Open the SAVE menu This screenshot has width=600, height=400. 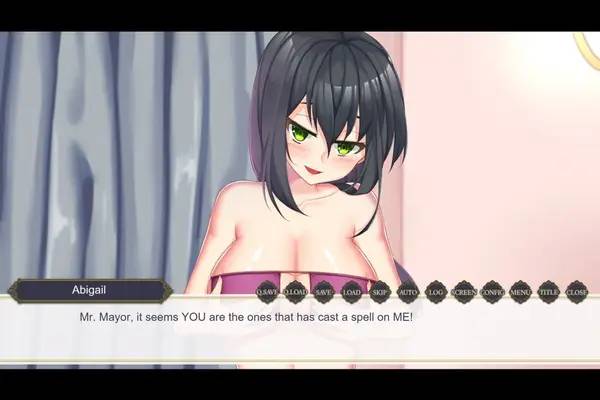click(323, 292)
